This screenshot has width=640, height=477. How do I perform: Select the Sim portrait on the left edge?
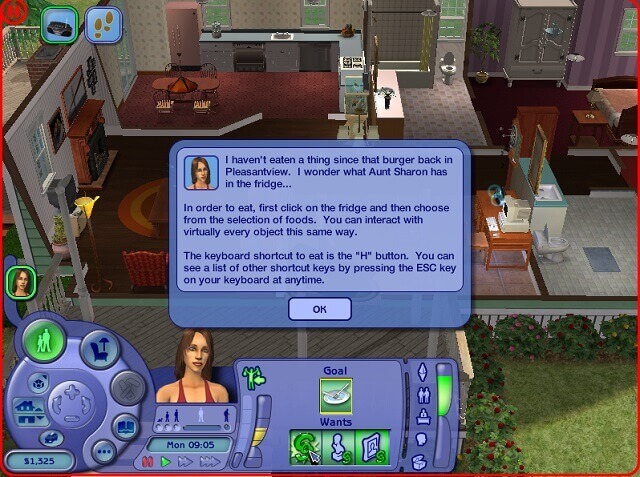click(x=19, y=283)
